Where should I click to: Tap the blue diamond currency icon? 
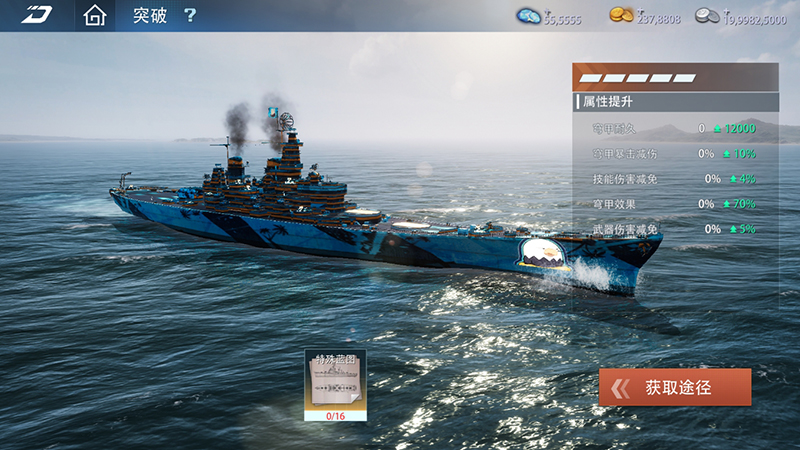528,16
